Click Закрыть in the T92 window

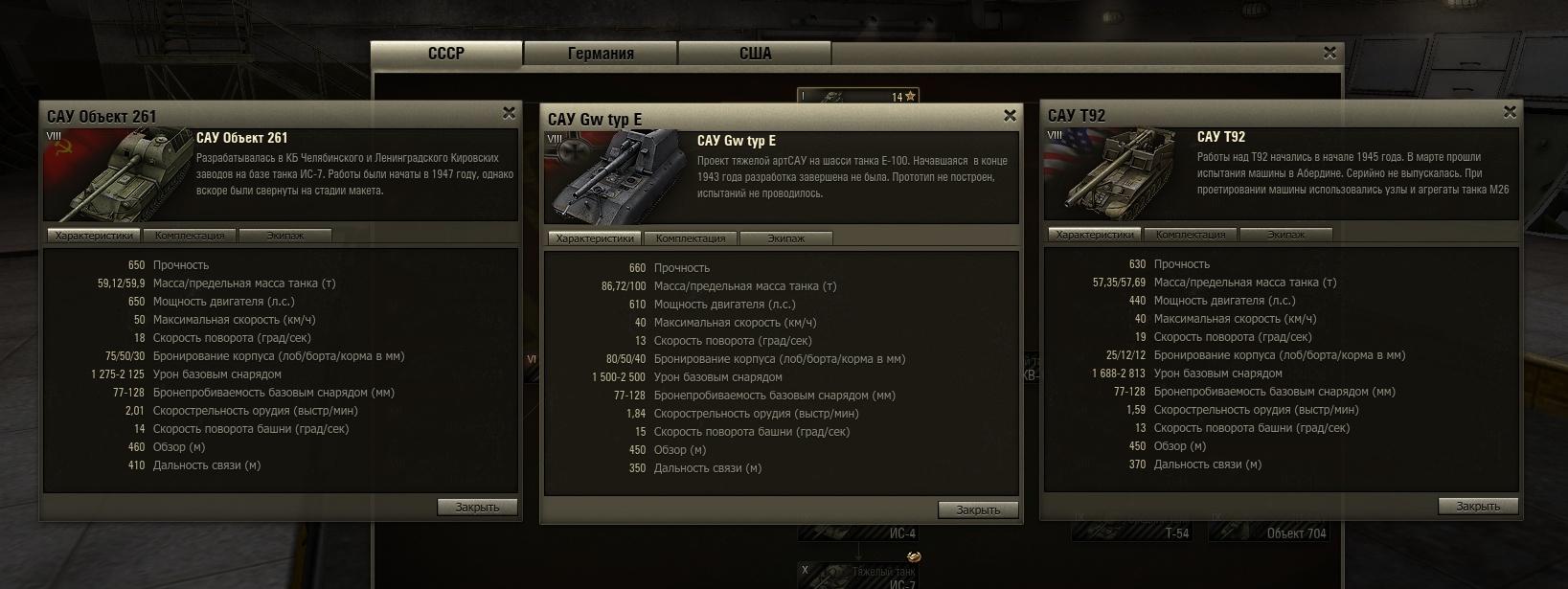[1478, 506]
